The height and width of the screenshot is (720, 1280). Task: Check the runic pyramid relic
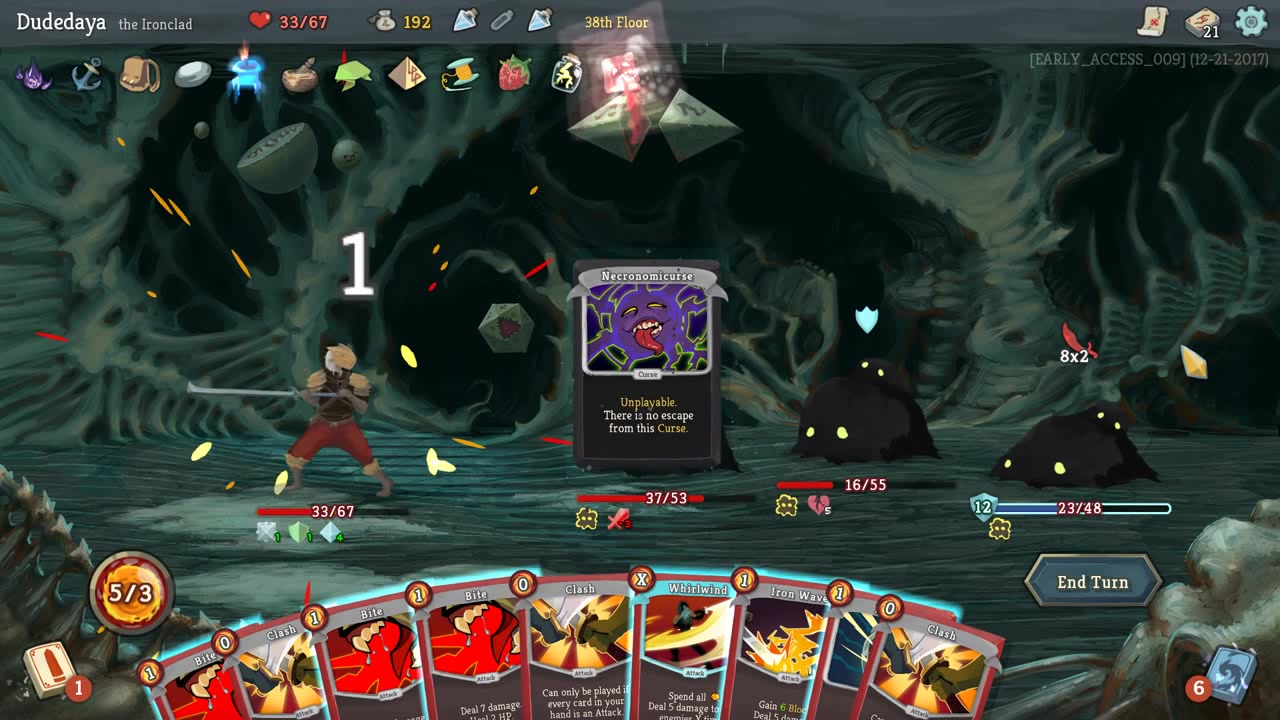(x=406, y=74)
